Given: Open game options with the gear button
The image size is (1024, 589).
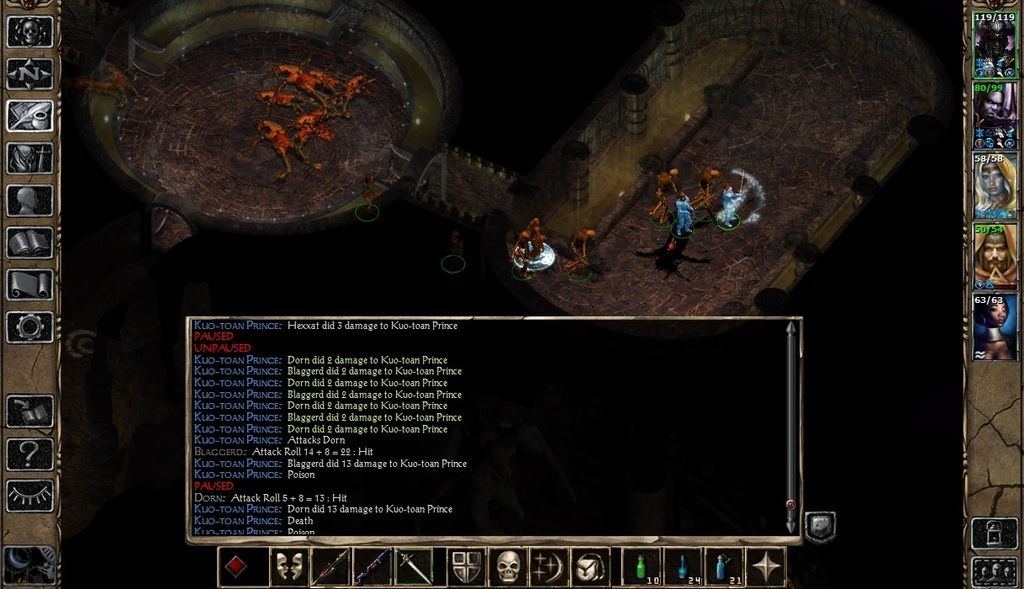Looking at the screenshot, I should coord(30,326).
